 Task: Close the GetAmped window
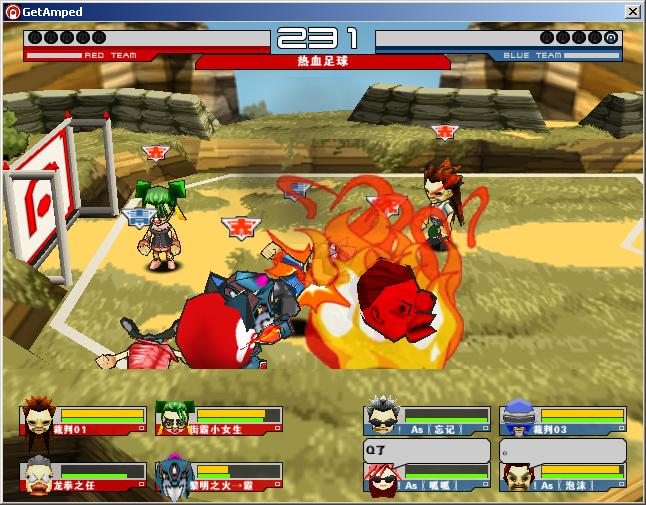[x=632, y=12]
